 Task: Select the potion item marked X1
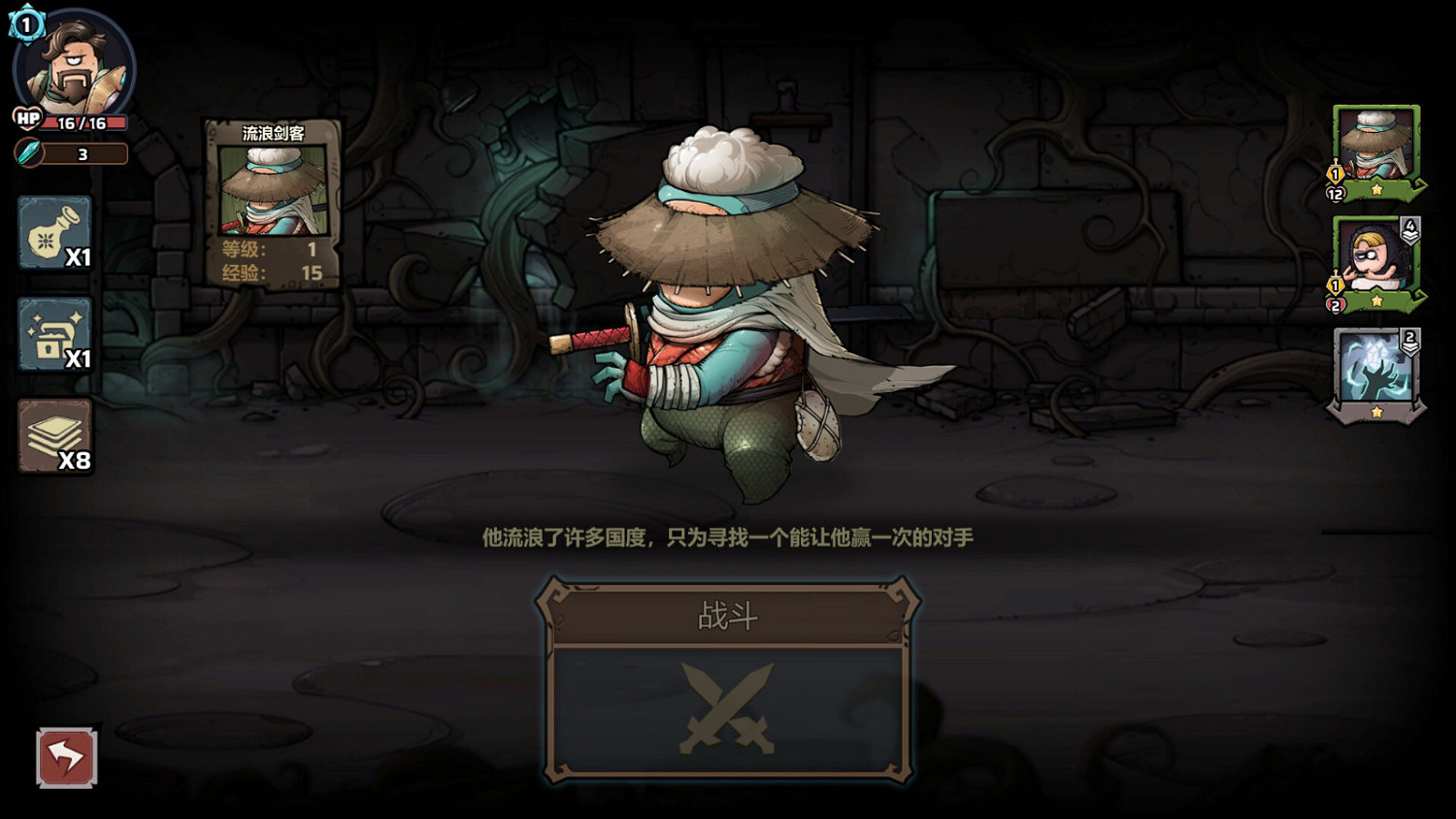click(x=53, y=233)
